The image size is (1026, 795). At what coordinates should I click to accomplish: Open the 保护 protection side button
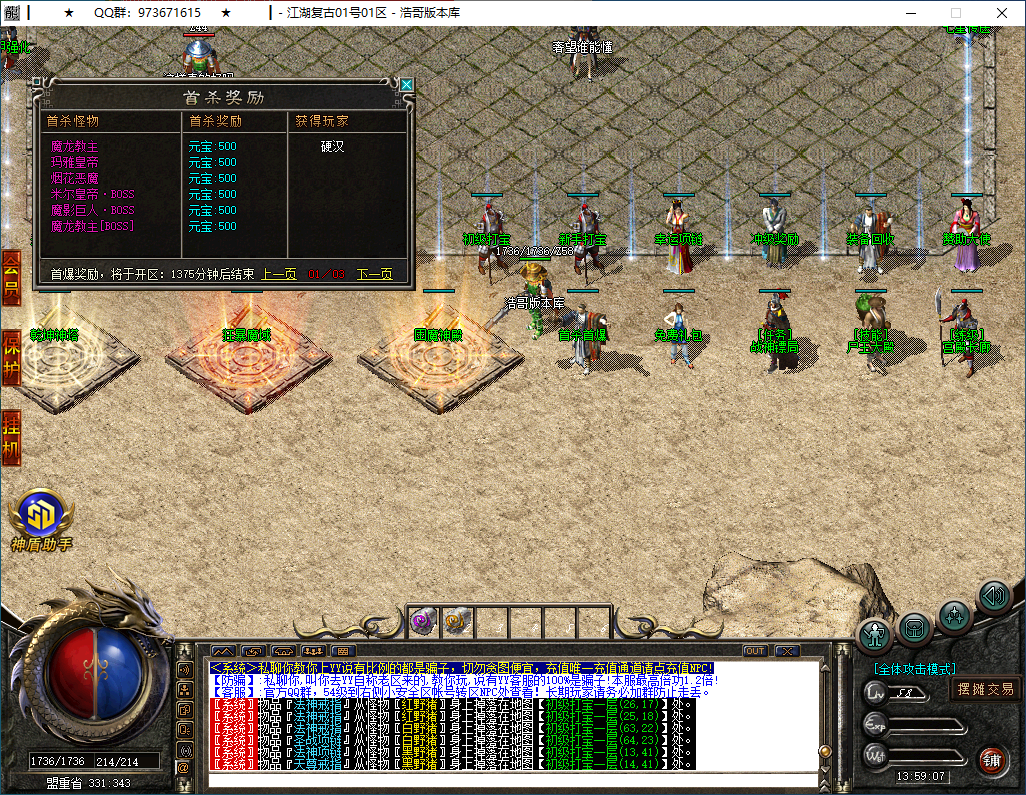pos(11,353)
